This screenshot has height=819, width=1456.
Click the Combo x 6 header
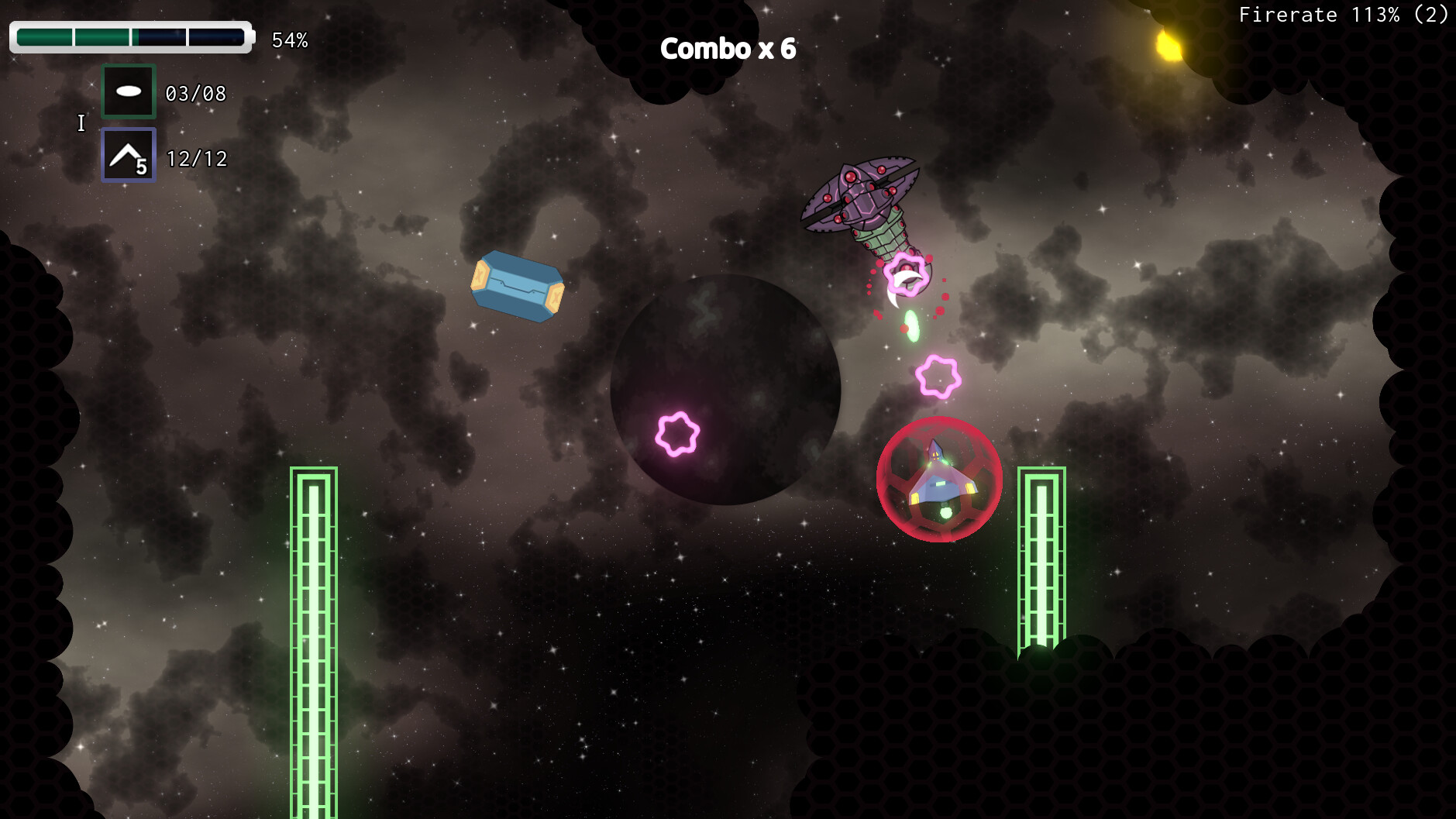point(727,49)
